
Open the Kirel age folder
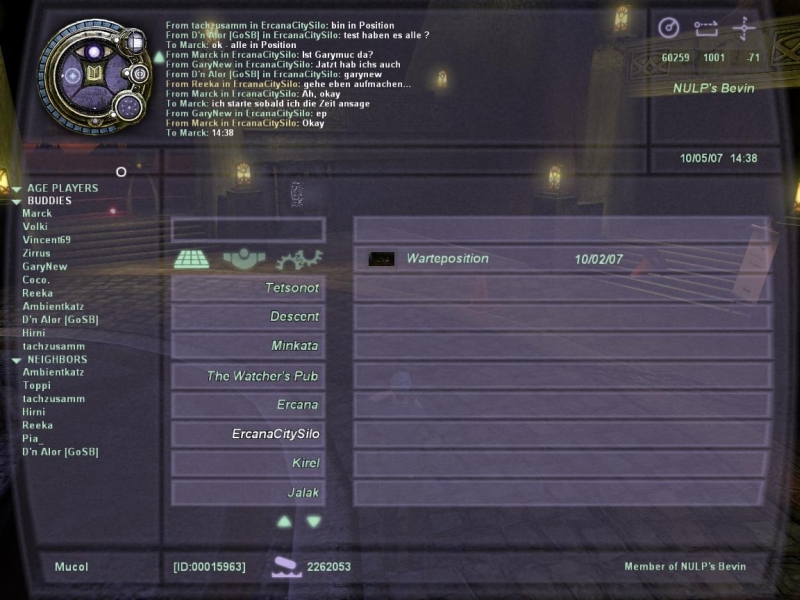point(248,463)
